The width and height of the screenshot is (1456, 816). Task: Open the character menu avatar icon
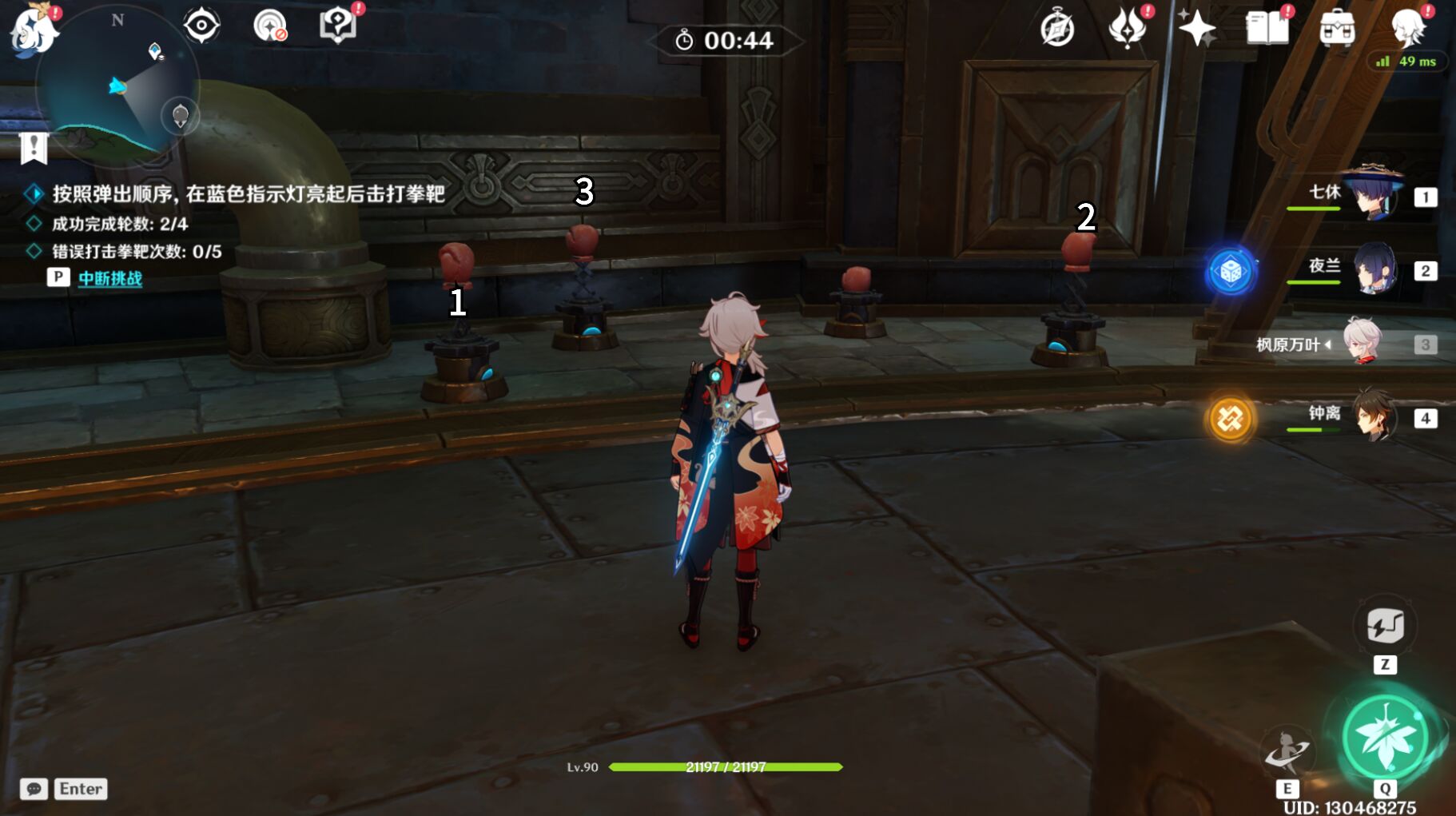tap(1410, 28)
